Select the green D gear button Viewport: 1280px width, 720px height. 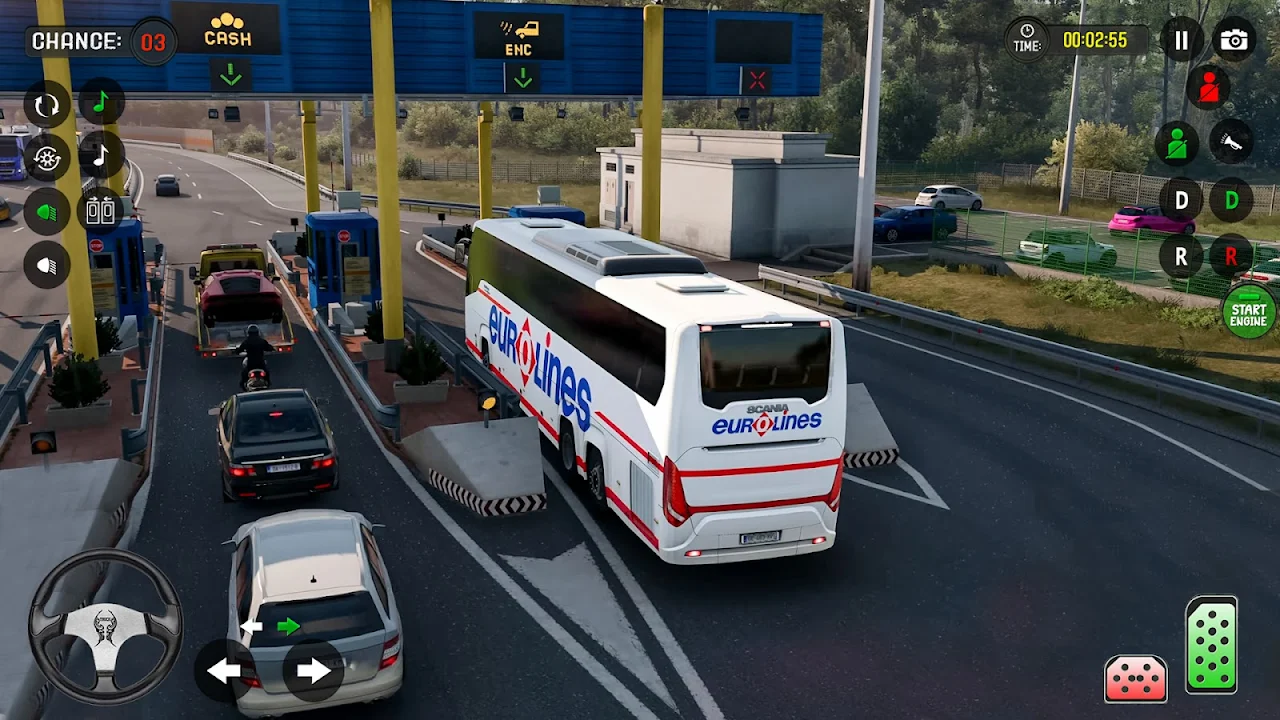point(1231,200)
